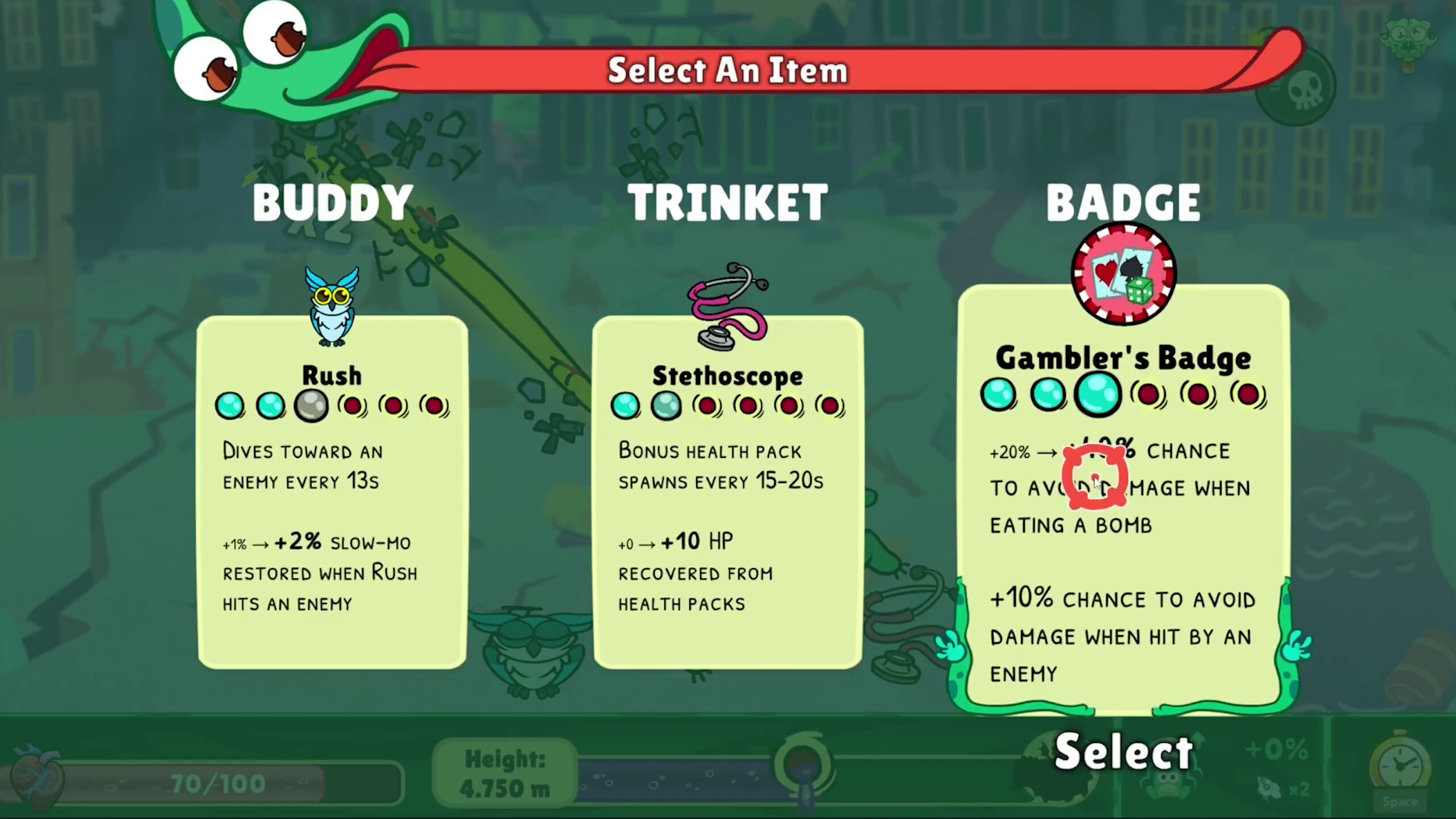The image size is (1456, 819).
Task: Toggle the first teal orb under Rush
Action: point(230,405)
